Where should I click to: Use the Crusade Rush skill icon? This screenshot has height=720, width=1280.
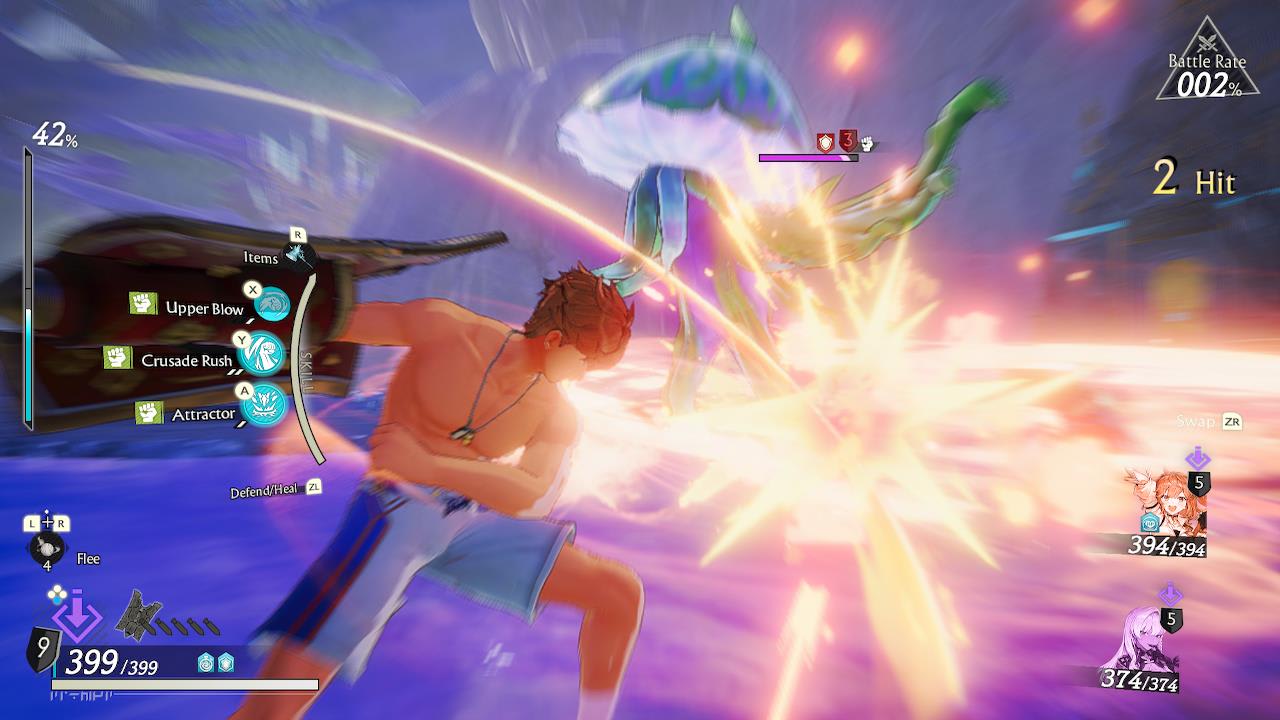point(262,354)
